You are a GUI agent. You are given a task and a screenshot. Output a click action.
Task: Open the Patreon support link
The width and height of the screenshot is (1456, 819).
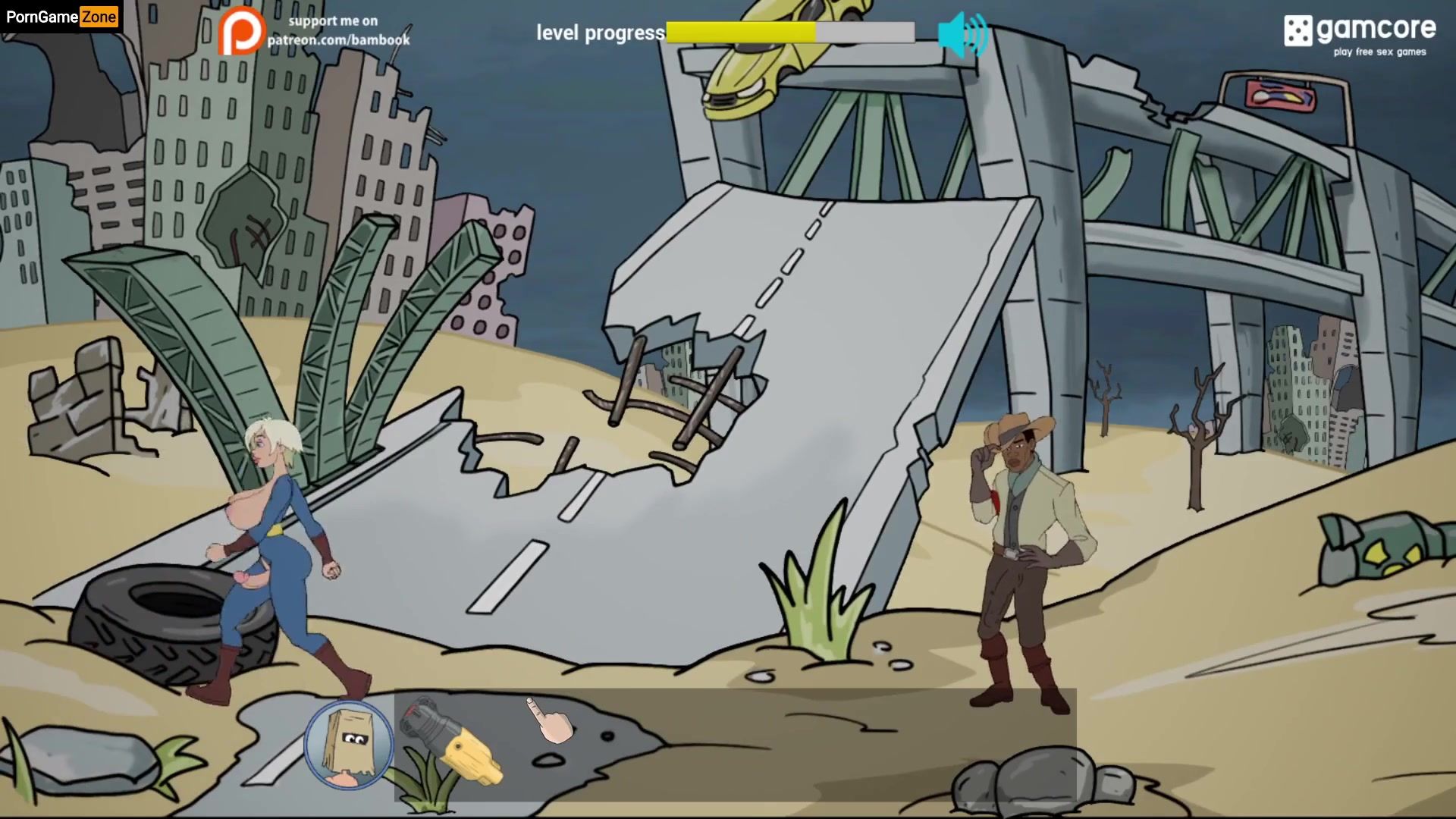pyautogui.click(x=315, y=32)
